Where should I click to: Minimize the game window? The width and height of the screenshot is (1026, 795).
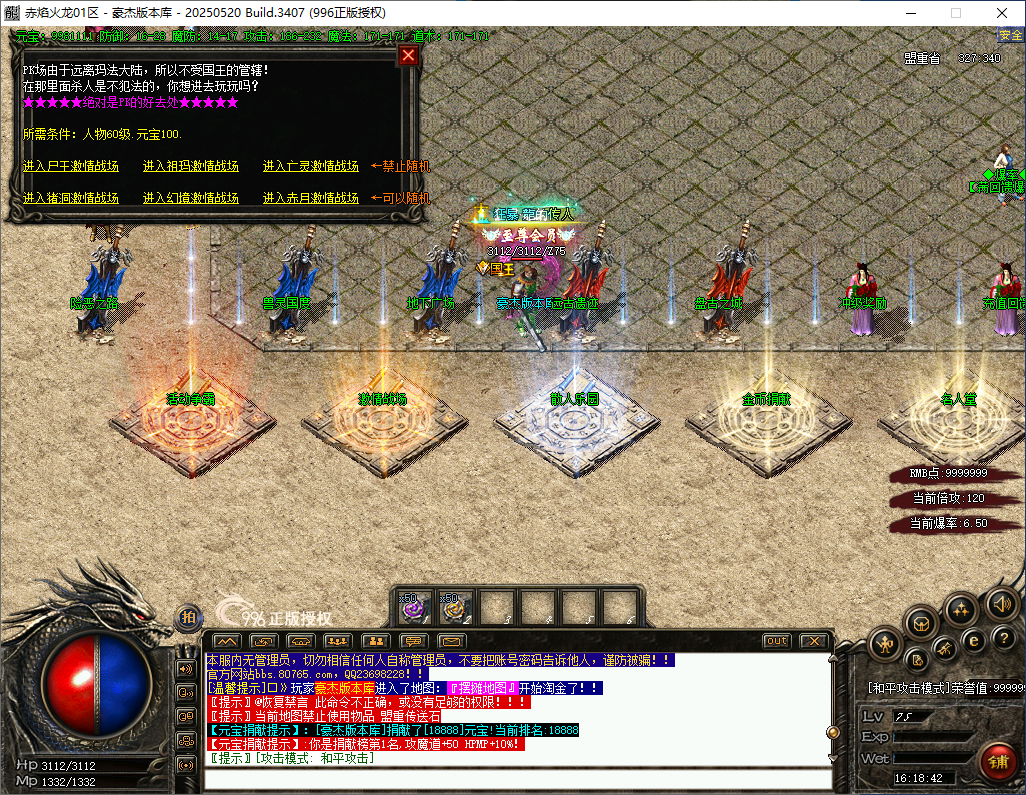click(909, 13)
